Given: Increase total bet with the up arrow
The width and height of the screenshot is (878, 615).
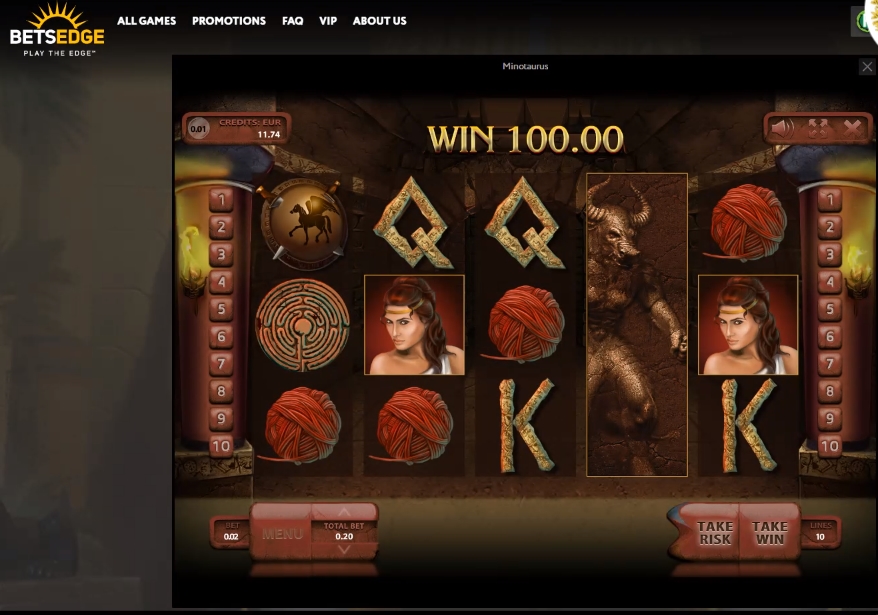Looking at the screenshot, I should pos(344,513).
